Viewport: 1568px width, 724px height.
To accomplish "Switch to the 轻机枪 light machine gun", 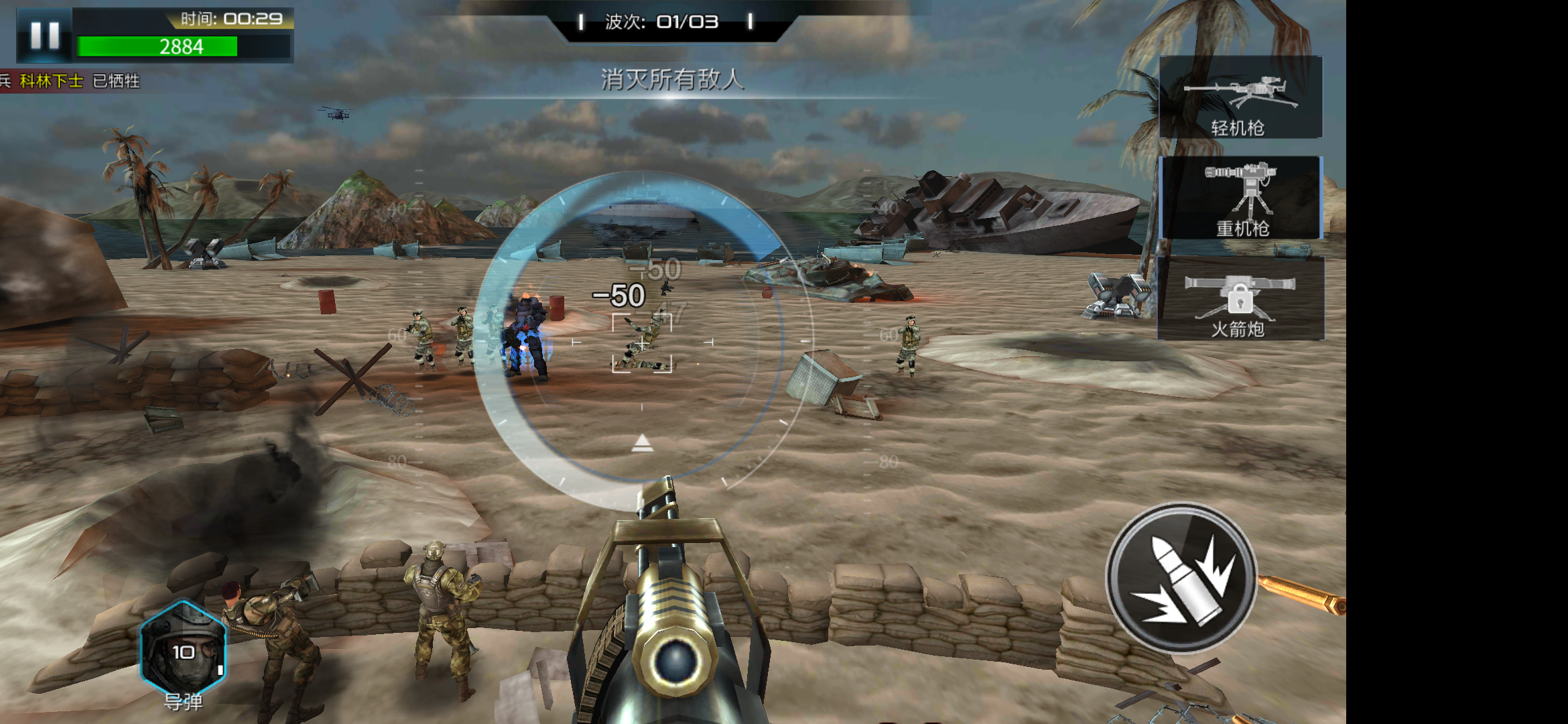I will pos(1240,98).
